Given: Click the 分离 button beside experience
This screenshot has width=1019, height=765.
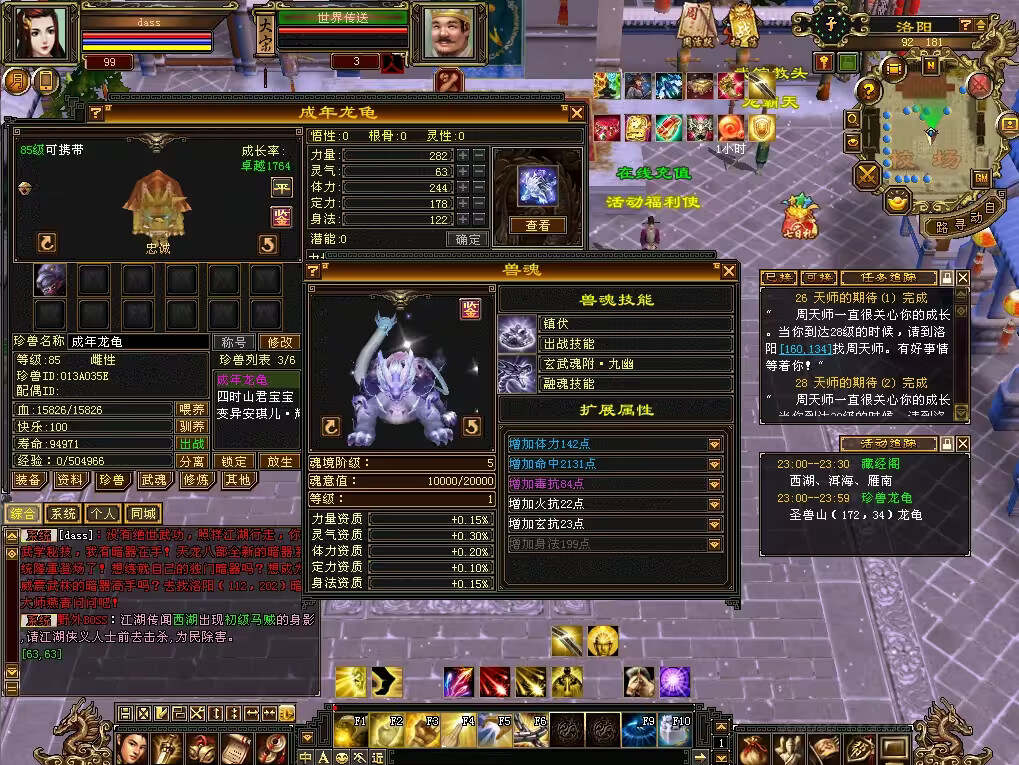Looking at the screenshot, I should [x=192, y=462].
